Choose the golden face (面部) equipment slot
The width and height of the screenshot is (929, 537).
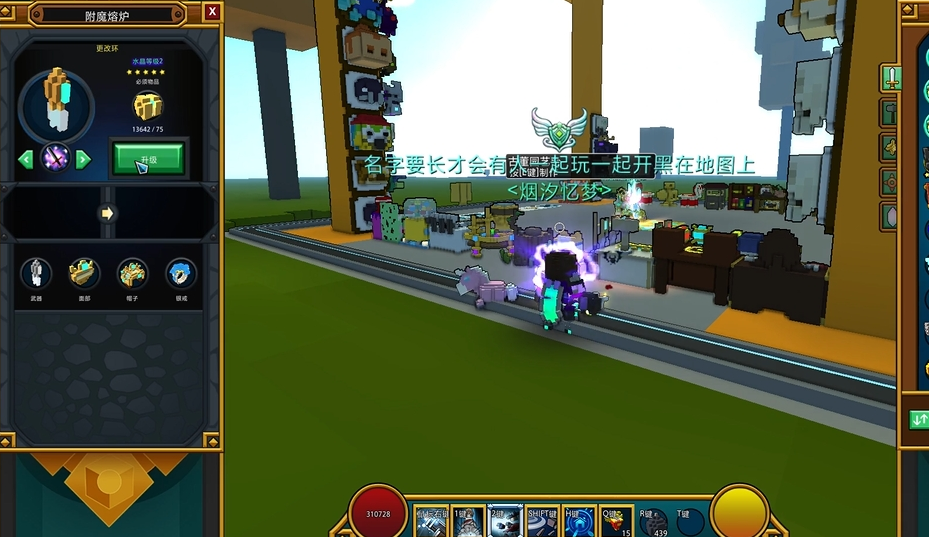(x=84, y=273)
